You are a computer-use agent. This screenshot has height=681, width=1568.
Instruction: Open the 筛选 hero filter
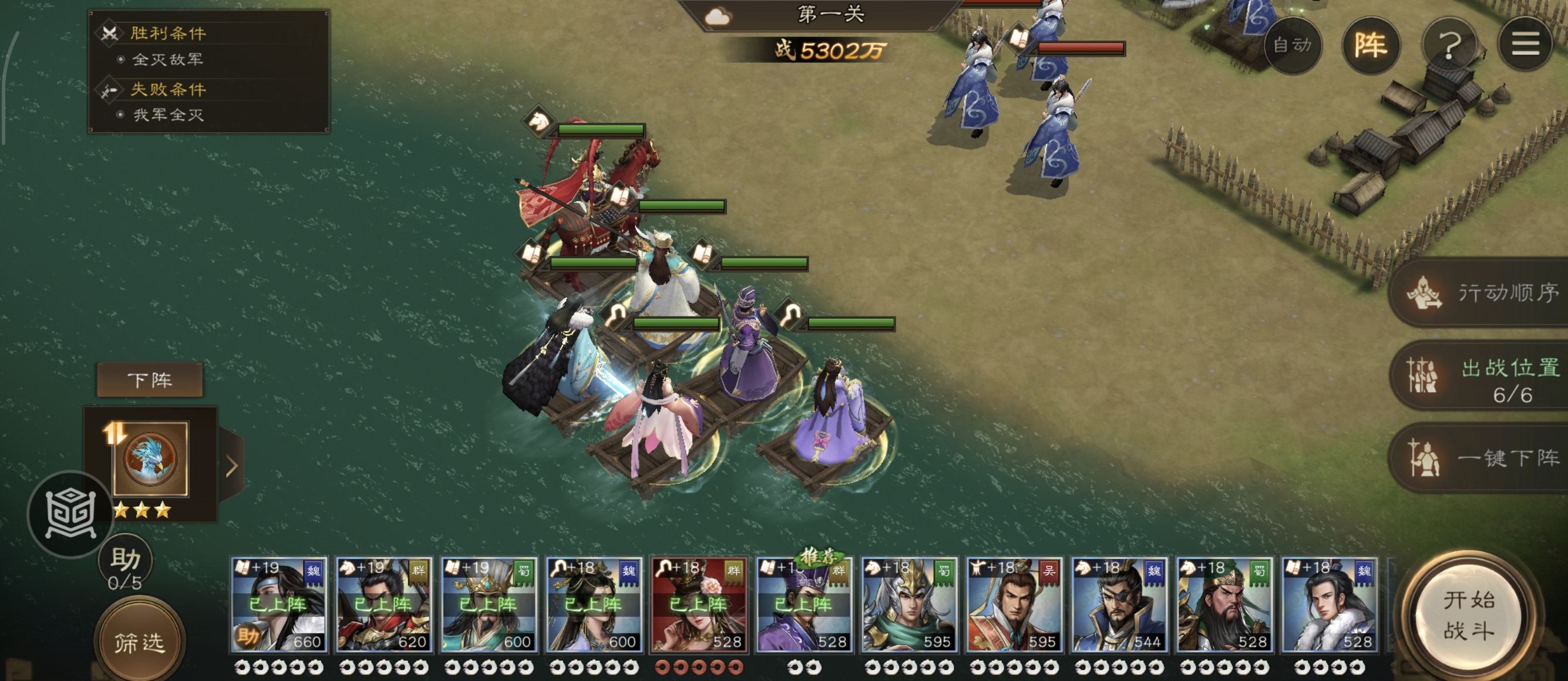(x=139, y=642)
